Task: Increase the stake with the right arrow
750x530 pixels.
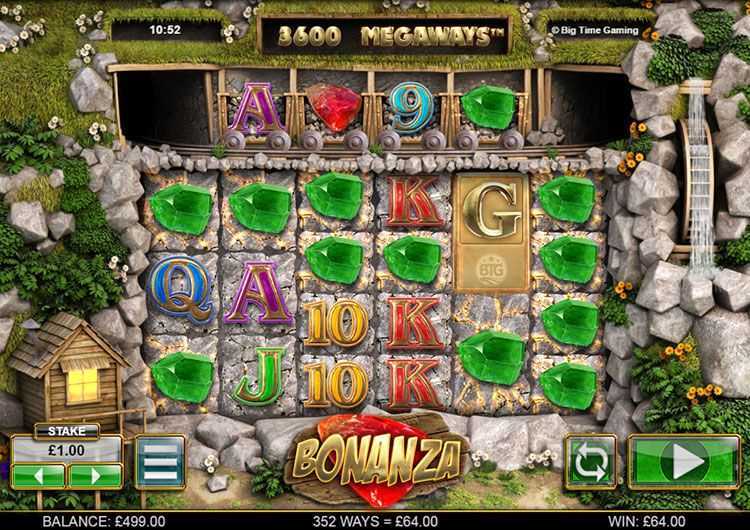Action: (95, 475)
